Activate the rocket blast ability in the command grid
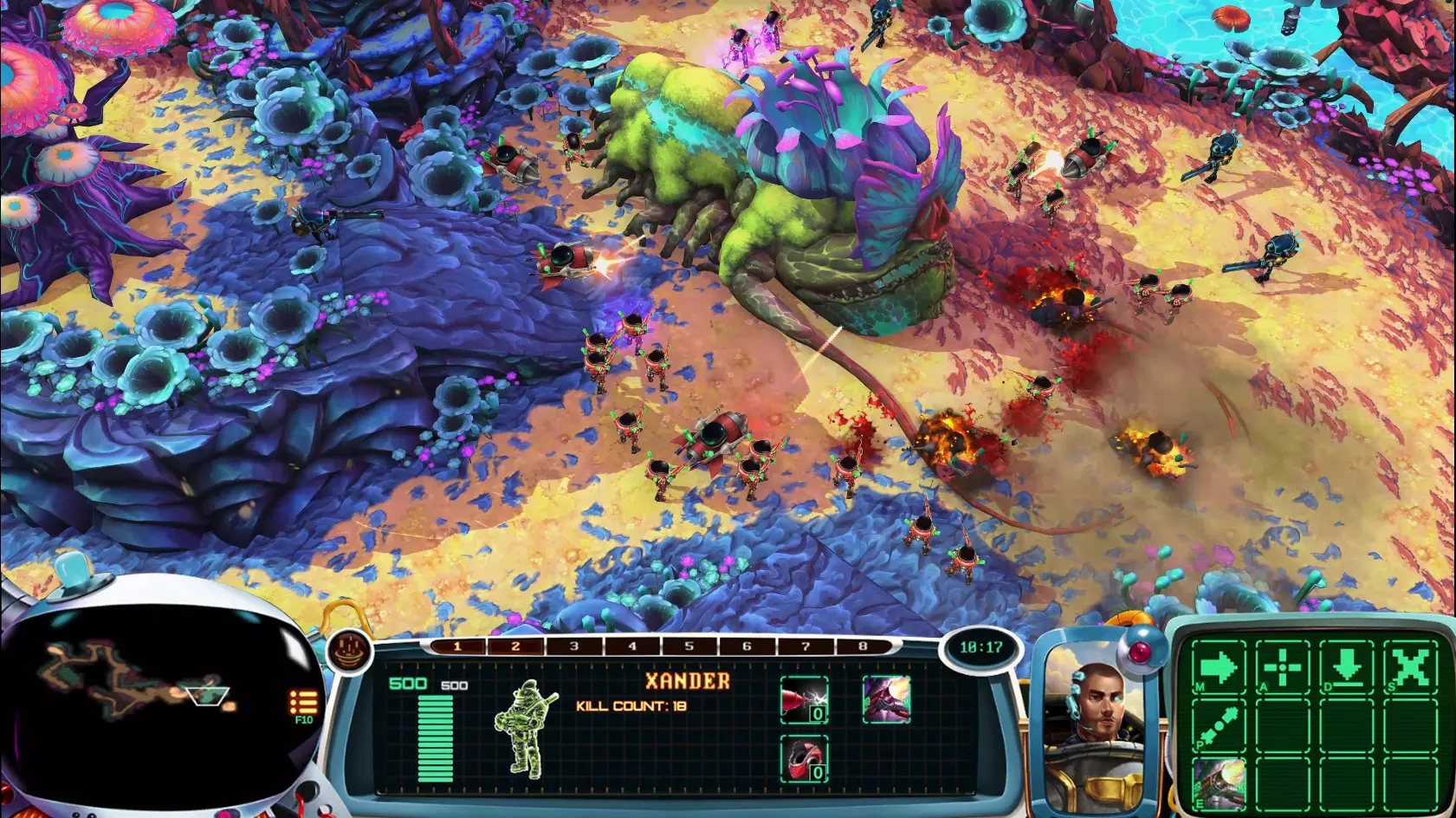Screen dimensions: 1456x818 [x=1218, y=782]
